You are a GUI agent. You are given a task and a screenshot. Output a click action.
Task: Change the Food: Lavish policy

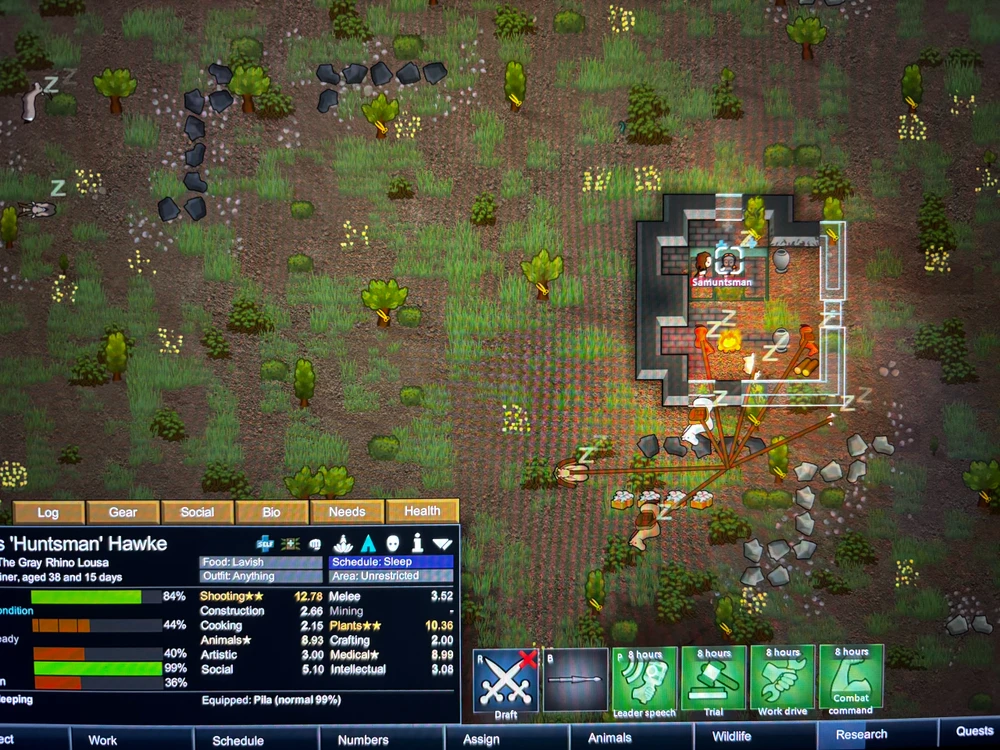click(x=261, y=562)
